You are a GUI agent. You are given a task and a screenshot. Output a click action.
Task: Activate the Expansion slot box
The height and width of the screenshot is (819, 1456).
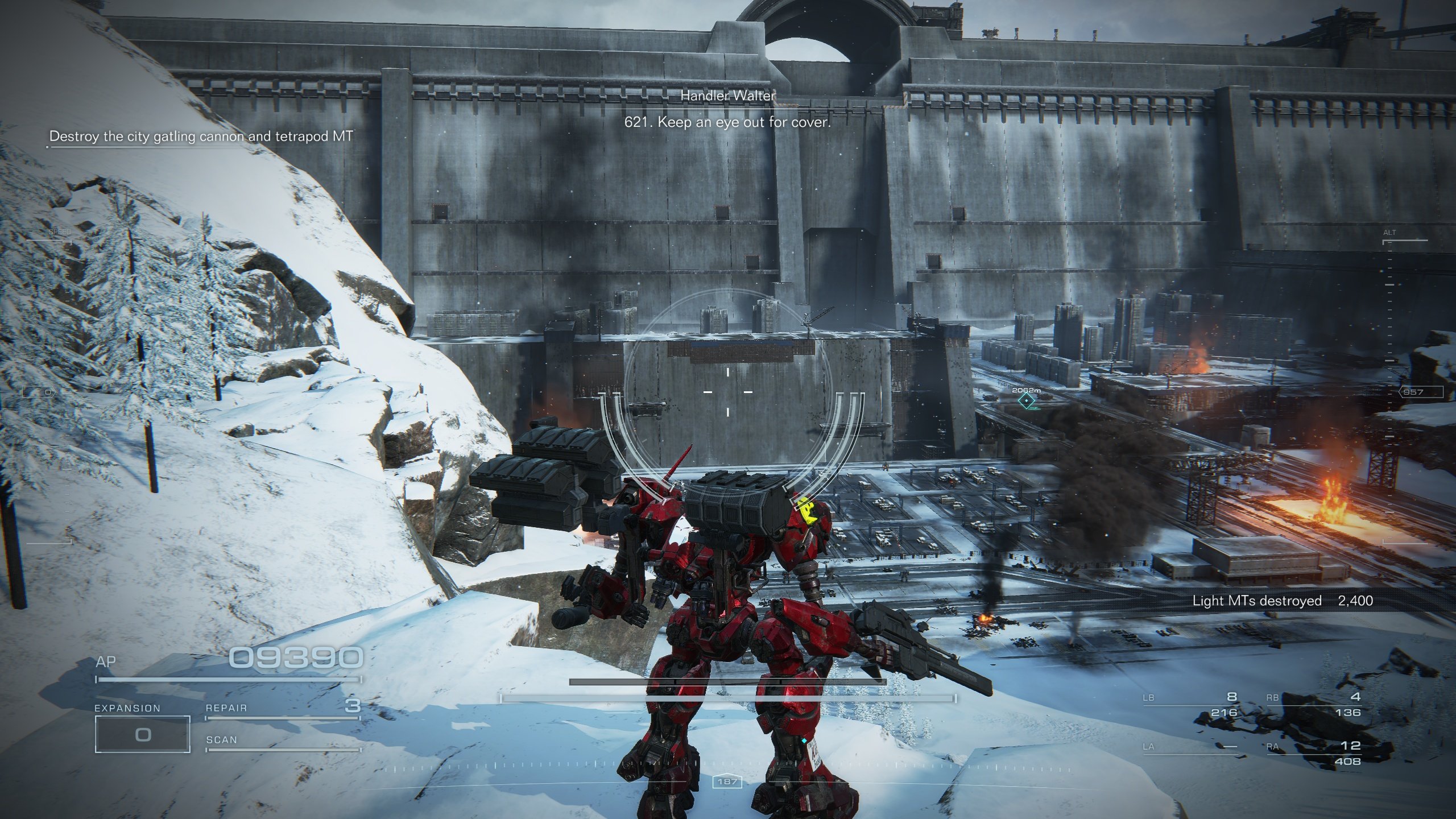coord(142,734)
